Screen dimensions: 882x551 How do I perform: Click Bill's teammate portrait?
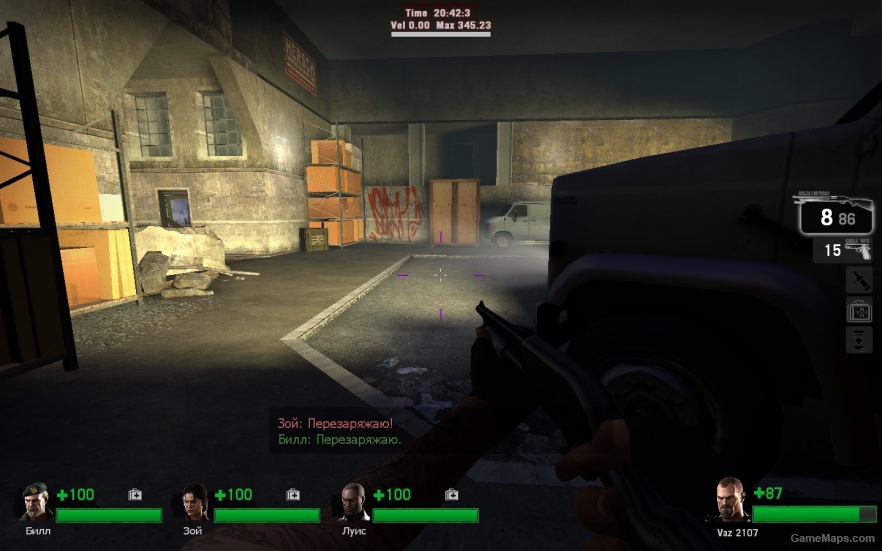pyautogui.click(x=37, y=503)
